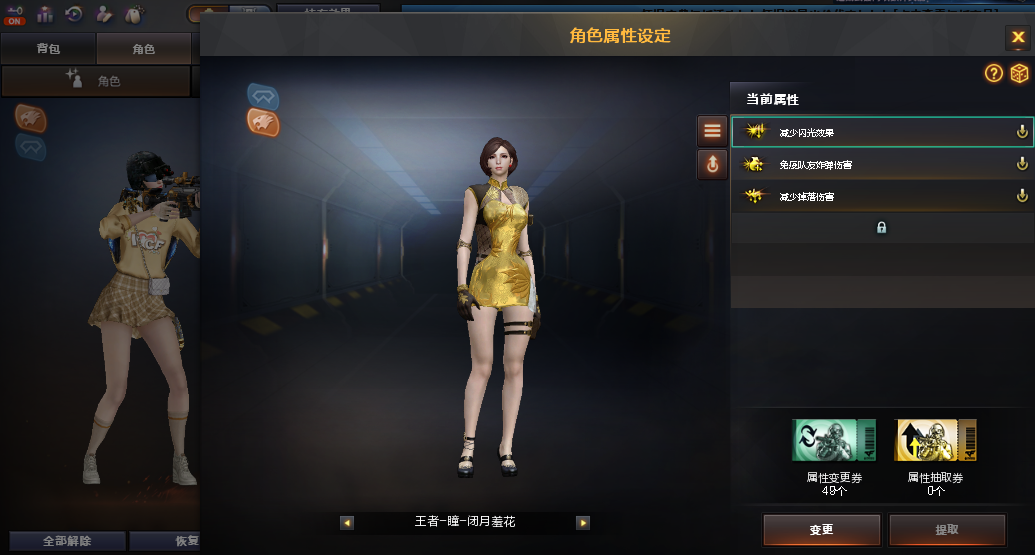Click the locked attribute slot

tap(881, 228)
